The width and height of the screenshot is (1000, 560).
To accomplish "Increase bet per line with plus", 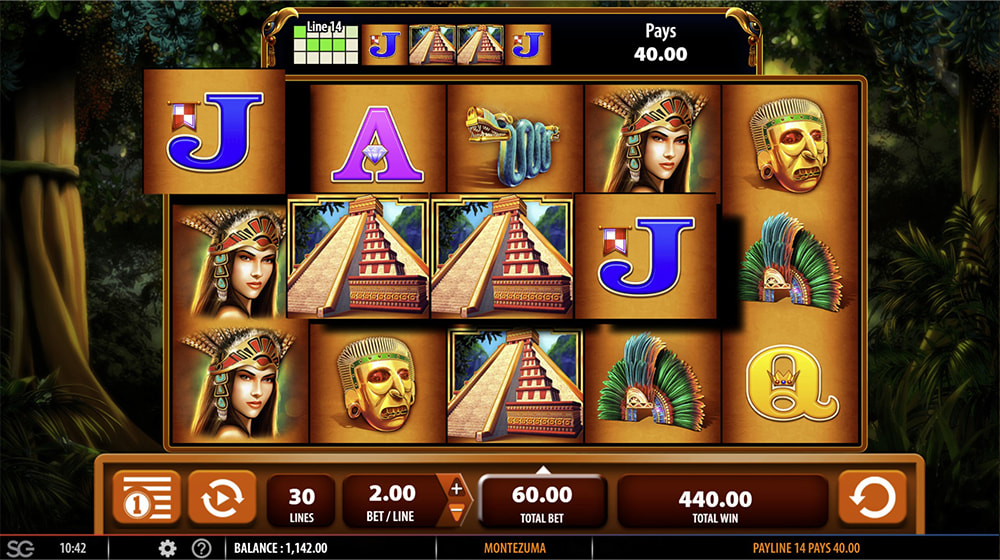I will (x=456, y=489).
